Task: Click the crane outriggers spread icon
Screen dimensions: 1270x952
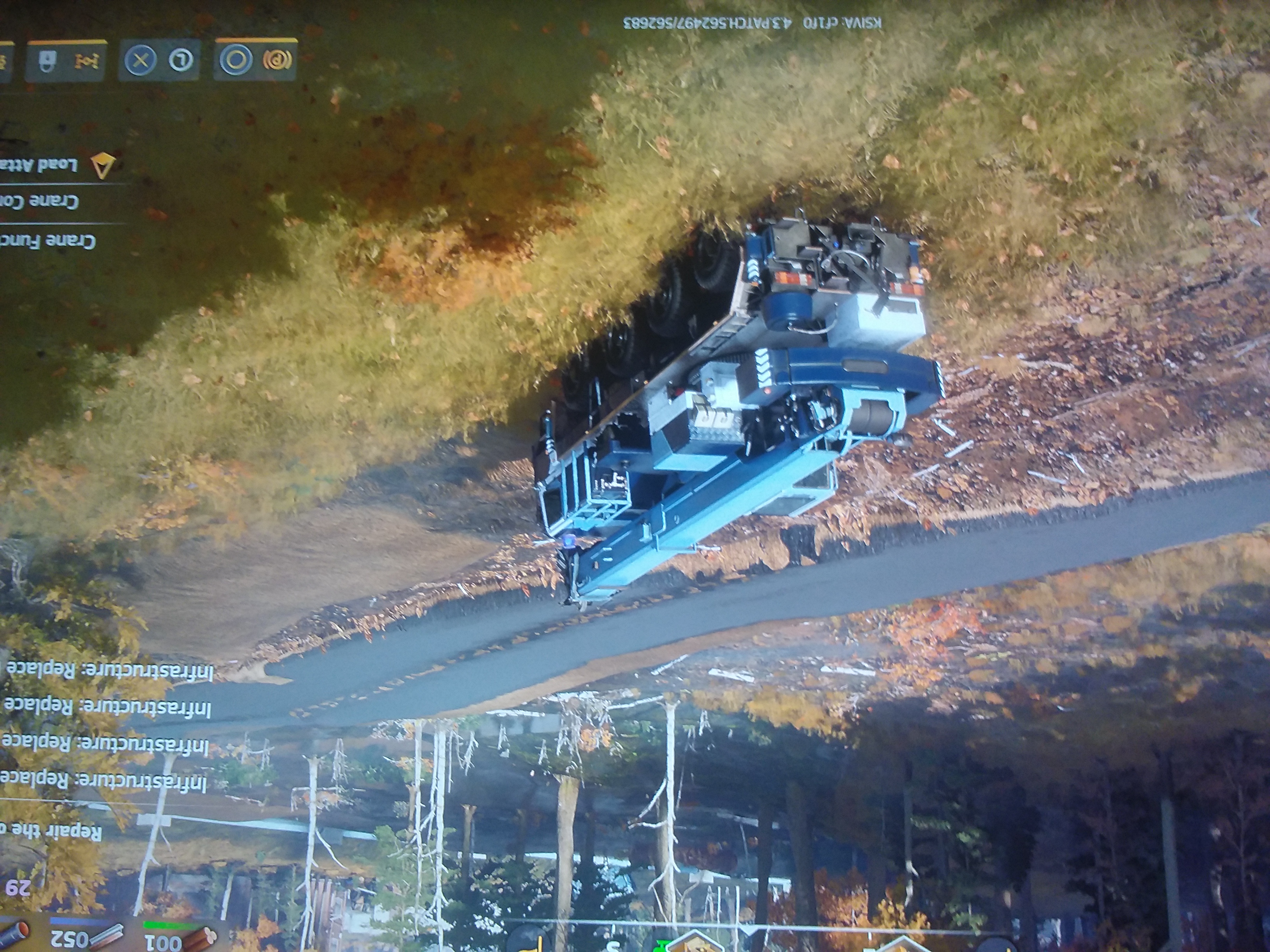Action: (x=87, y=61)
